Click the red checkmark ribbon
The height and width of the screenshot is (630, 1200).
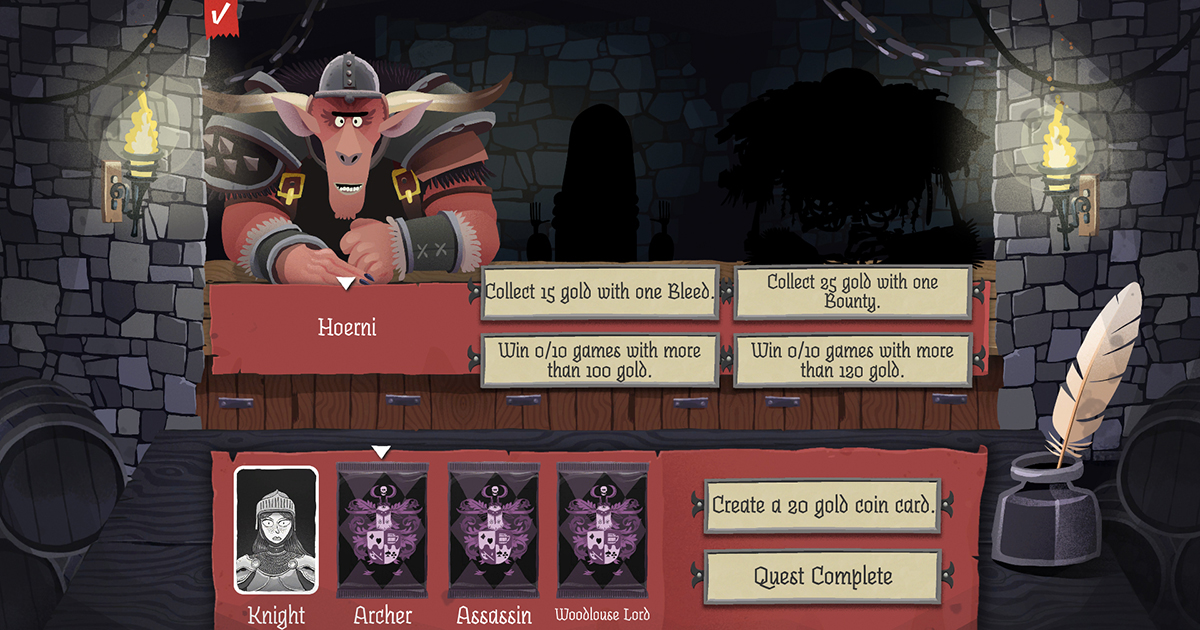tap(221, 15)
